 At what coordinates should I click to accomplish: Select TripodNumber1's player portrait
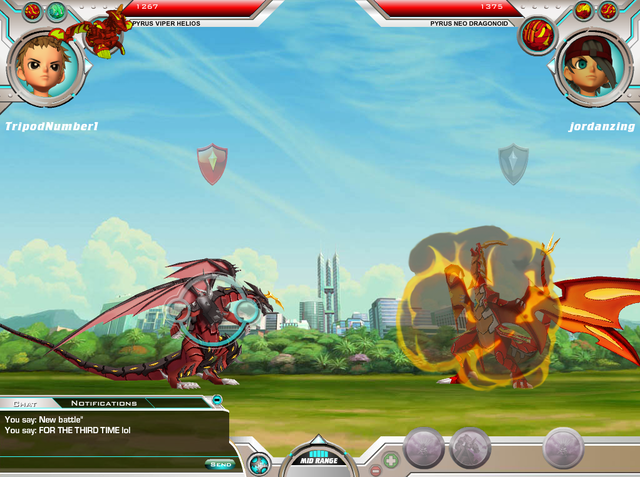click(42, 66)
